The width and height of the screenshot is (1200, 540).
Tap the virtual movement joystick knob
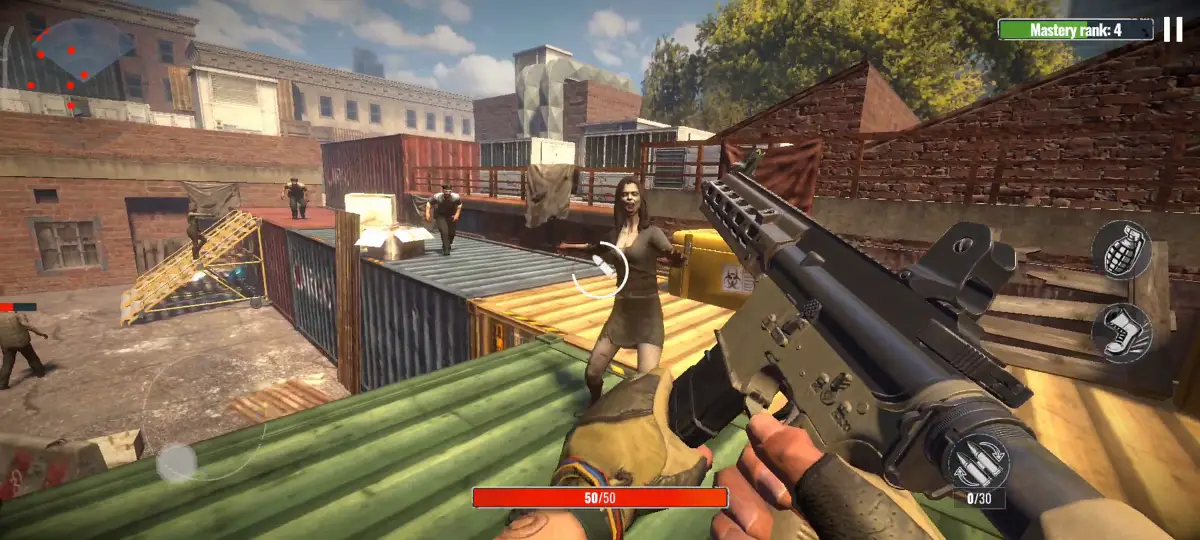point(177,462)
